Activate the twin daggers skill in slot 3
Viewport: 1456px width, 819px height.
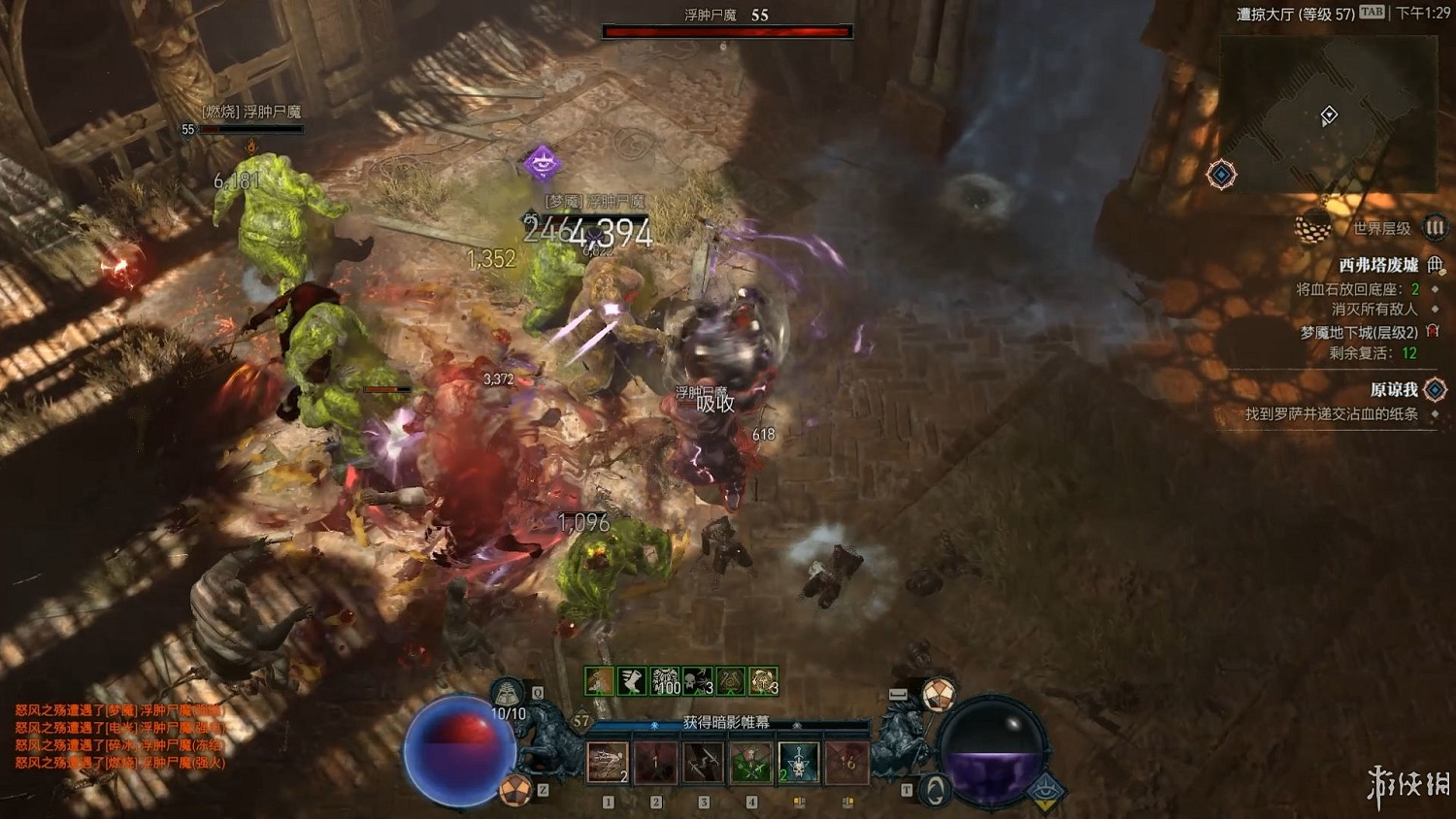[703, 764]
